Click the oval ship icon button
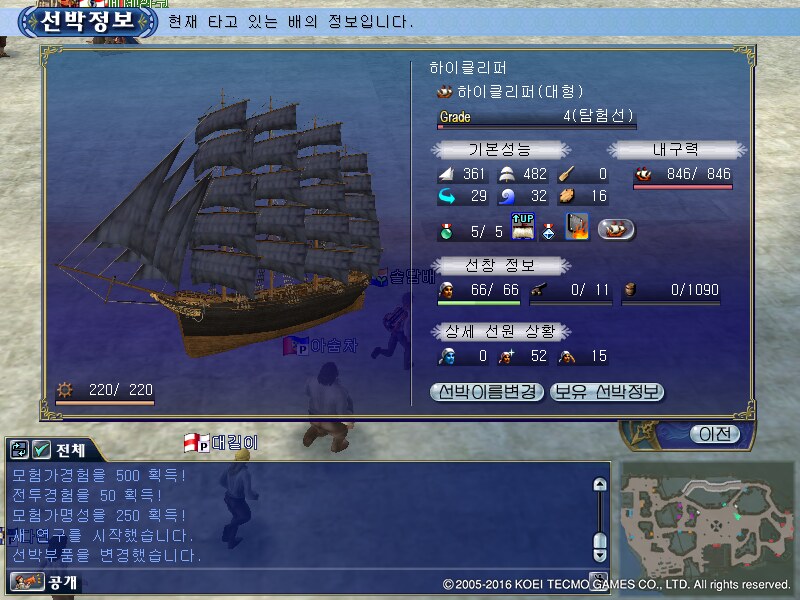The height and width of the screenshot is (600, 800). pyautogui.click(x=616, y=229)
